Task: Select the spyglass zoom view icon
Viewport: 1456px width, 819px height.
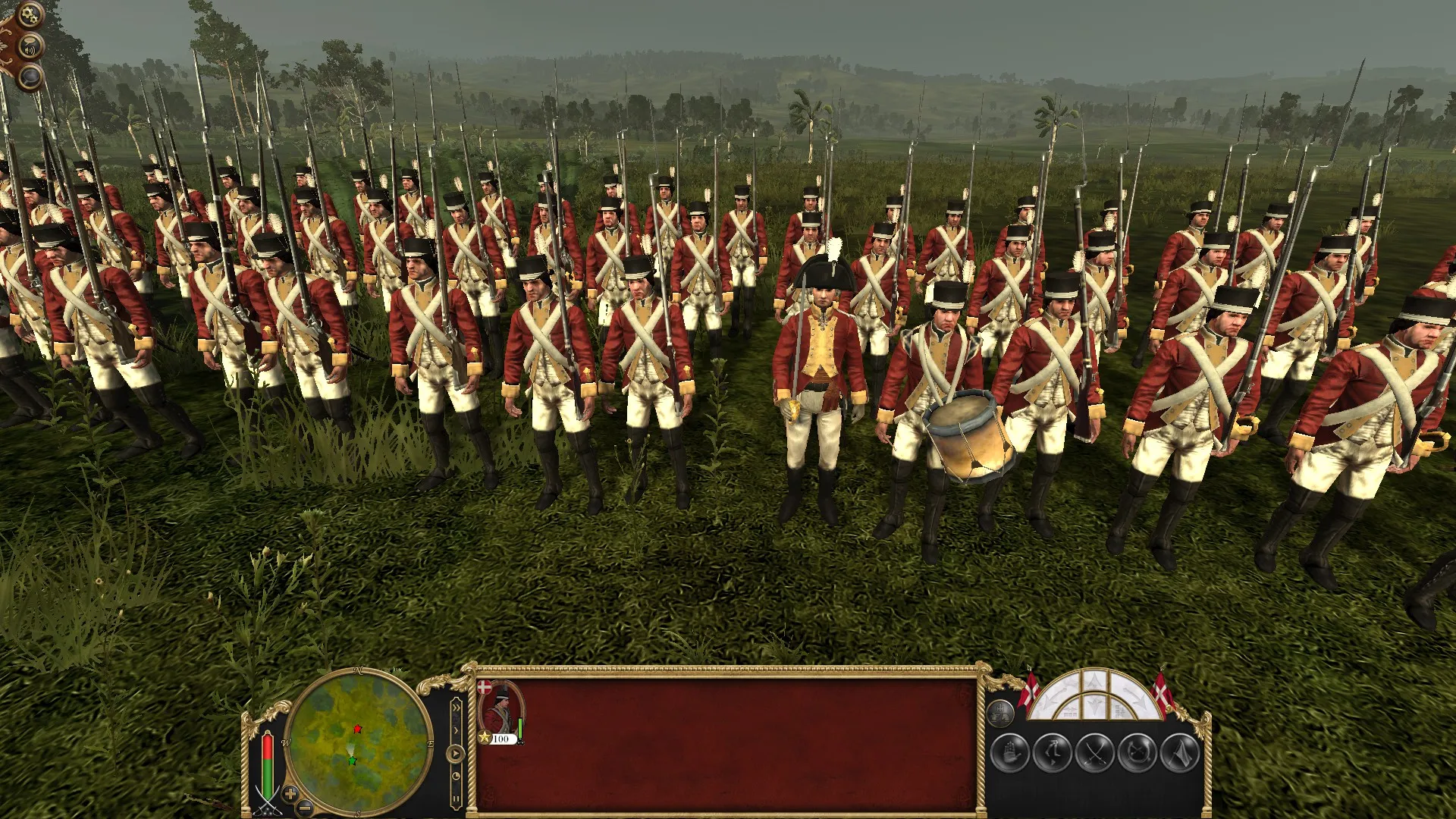Action: 30,77
